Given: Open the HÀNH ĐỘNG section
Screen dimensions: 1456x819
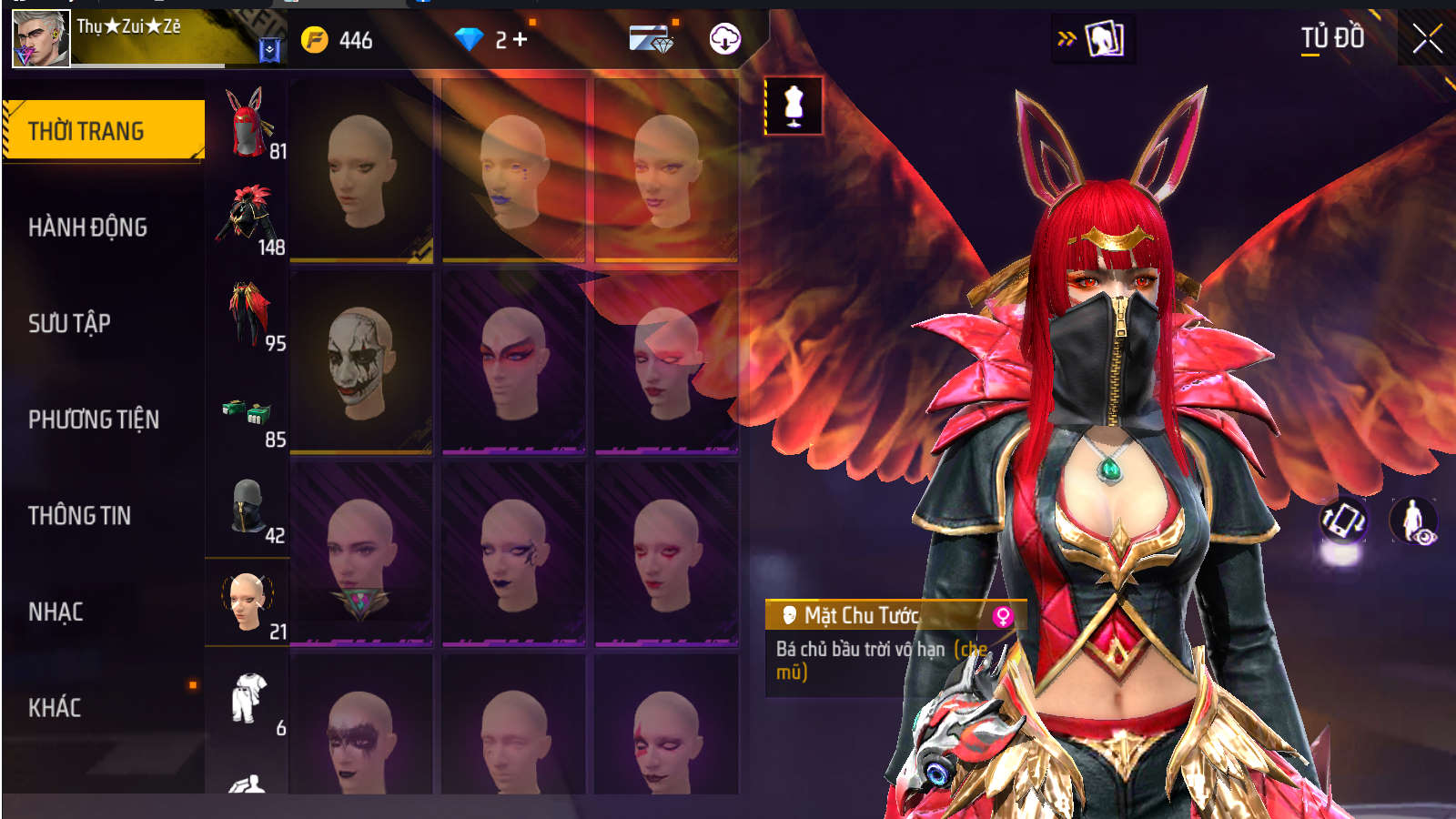Looking at the screenshot, I should [87, 227].
